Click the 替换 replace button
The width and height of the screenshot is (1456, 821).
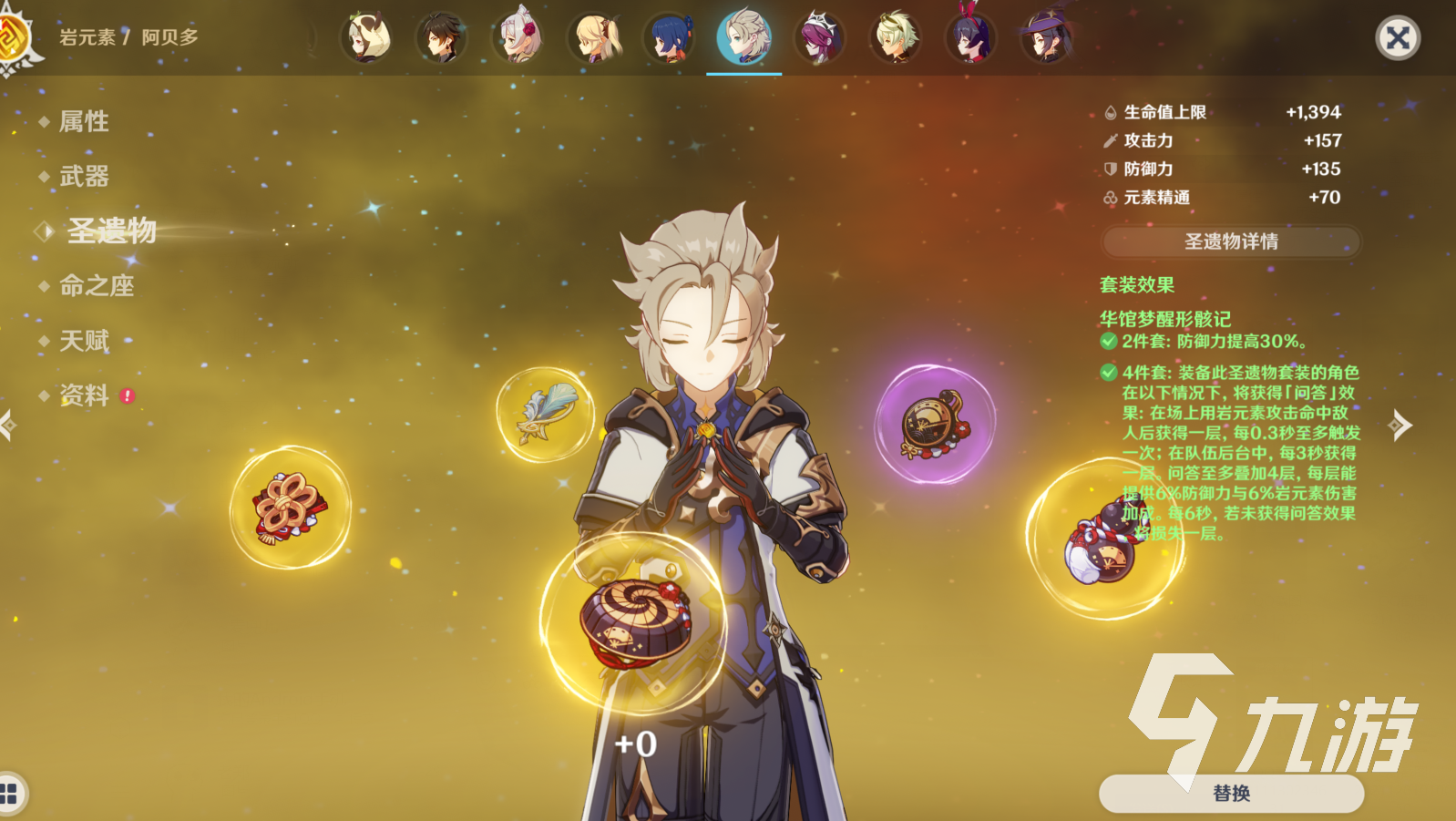1231,793
